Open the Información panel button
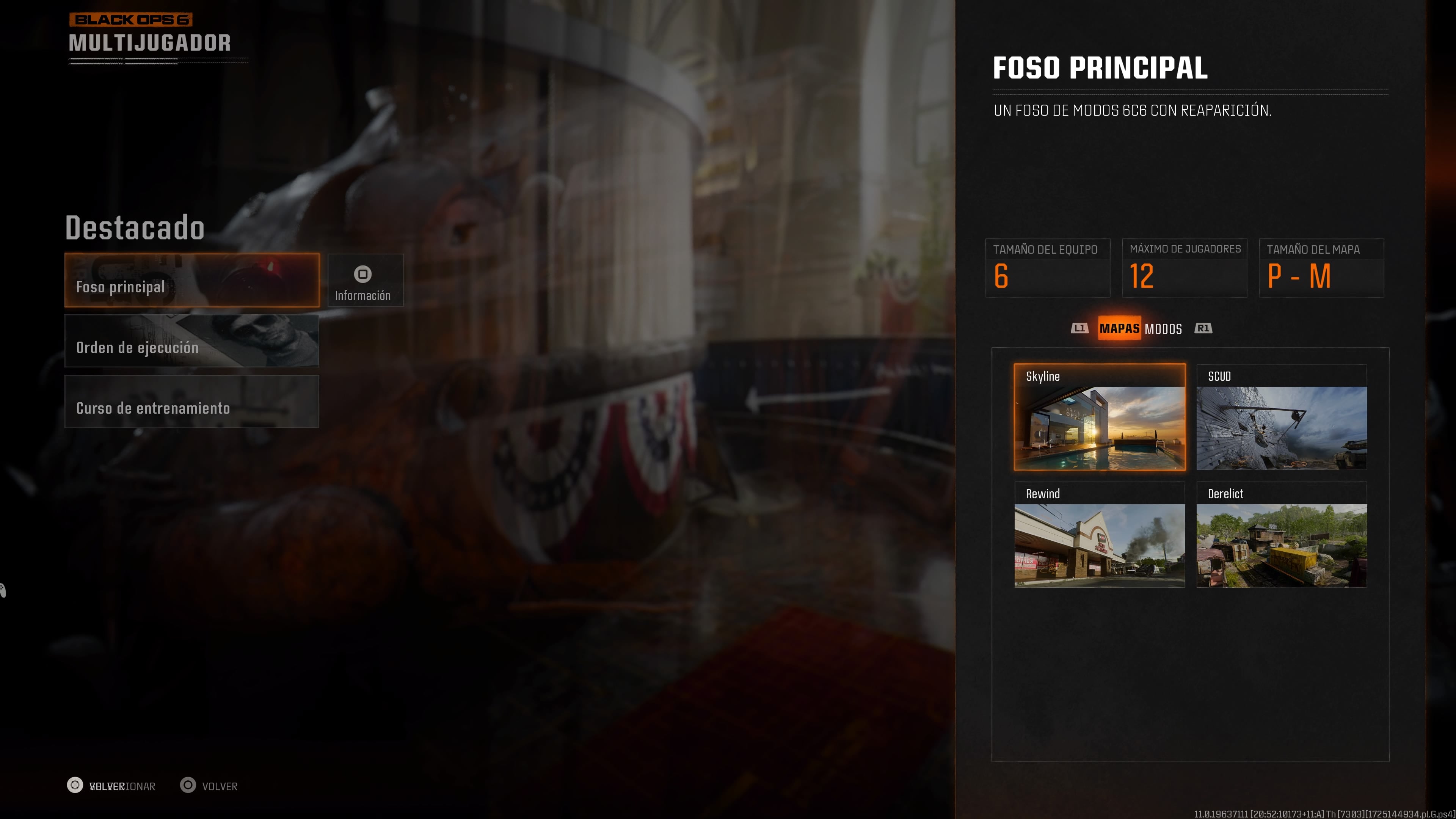This screenshot has height=819, width=1456. [365, 280]
